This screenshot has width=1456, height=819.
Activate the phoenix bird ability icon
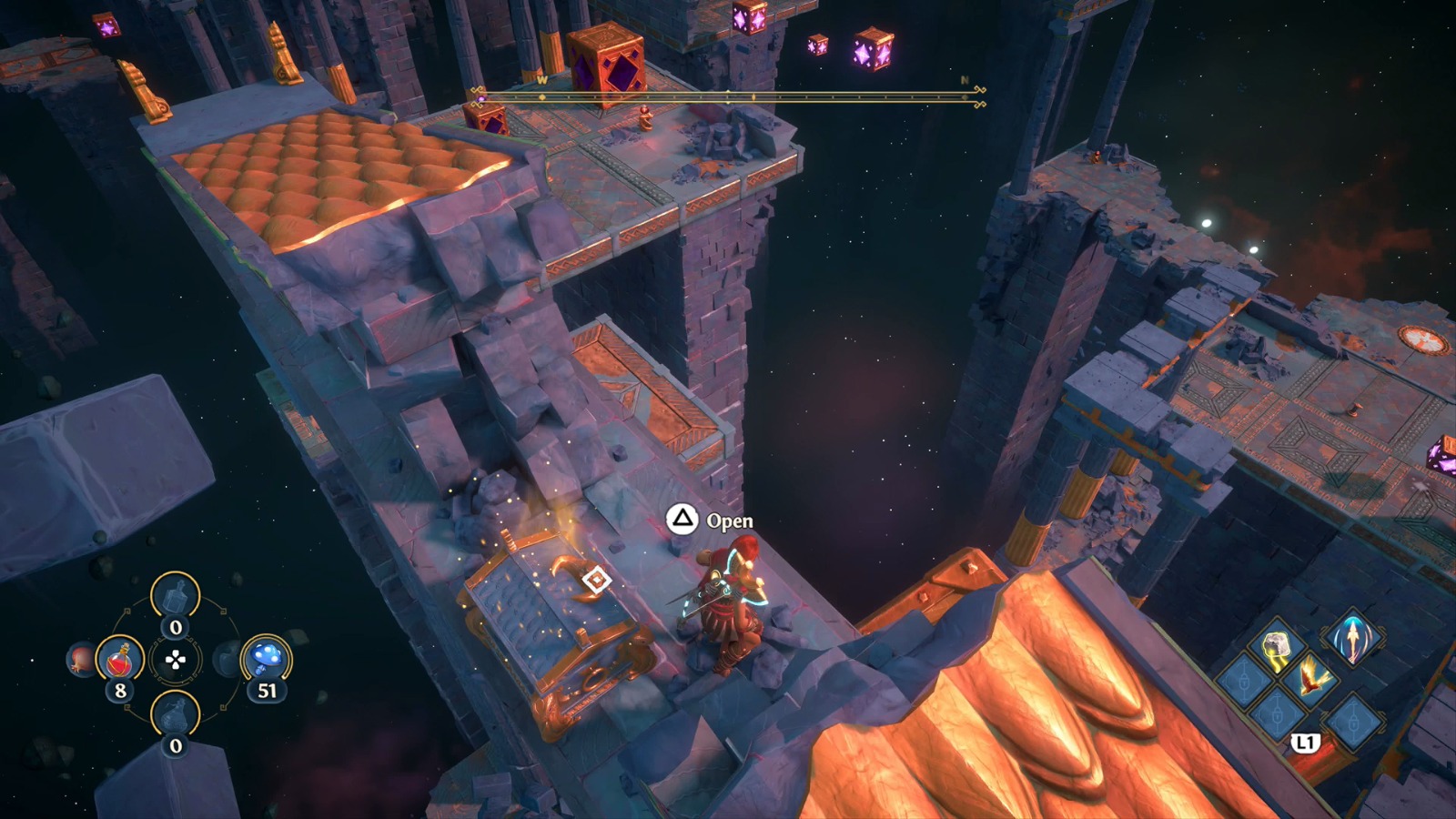tap(1312, 677)
